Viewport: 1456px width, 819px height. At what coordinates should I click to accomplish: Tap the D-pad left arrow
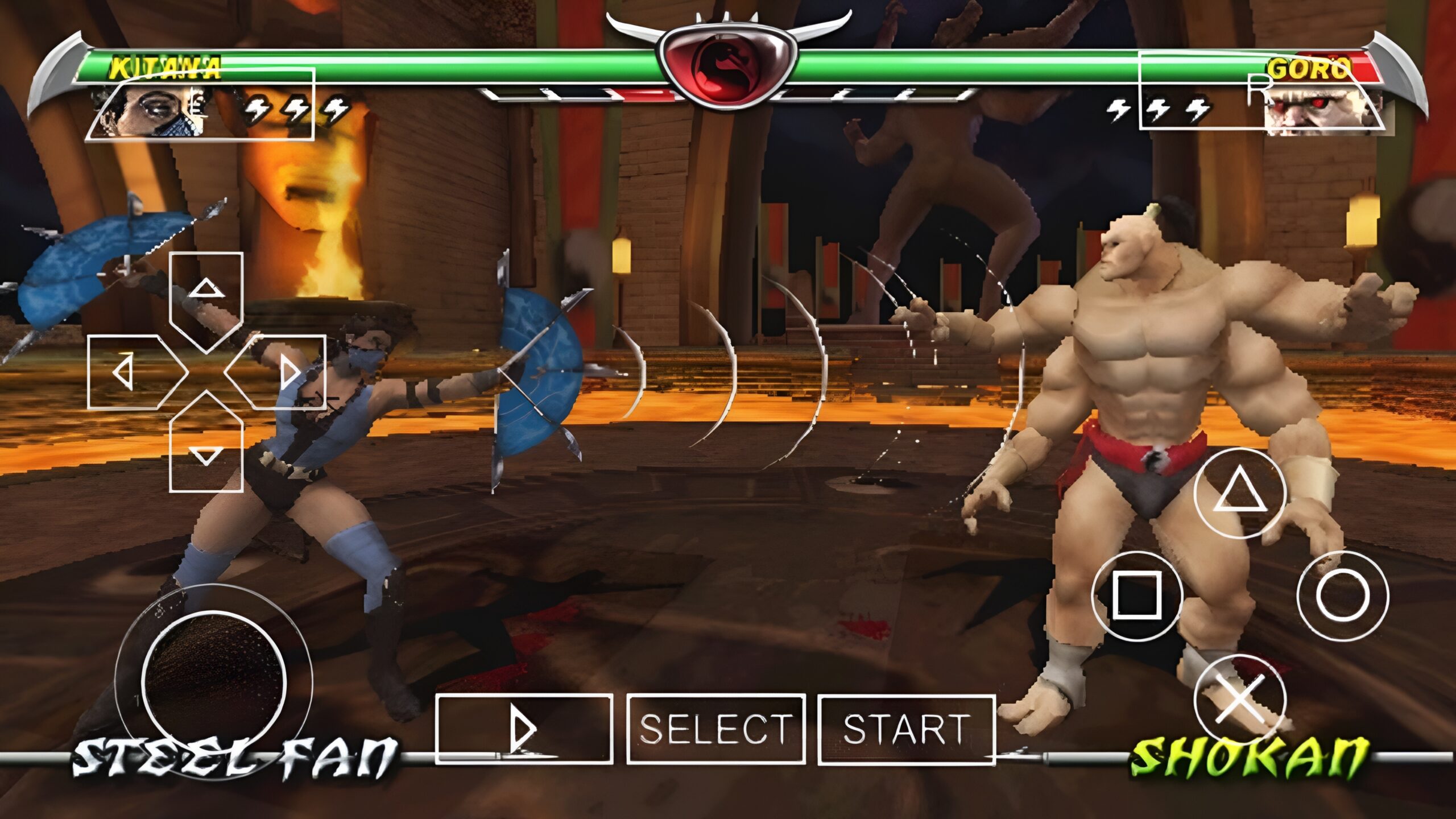click(x=128, y=373)
